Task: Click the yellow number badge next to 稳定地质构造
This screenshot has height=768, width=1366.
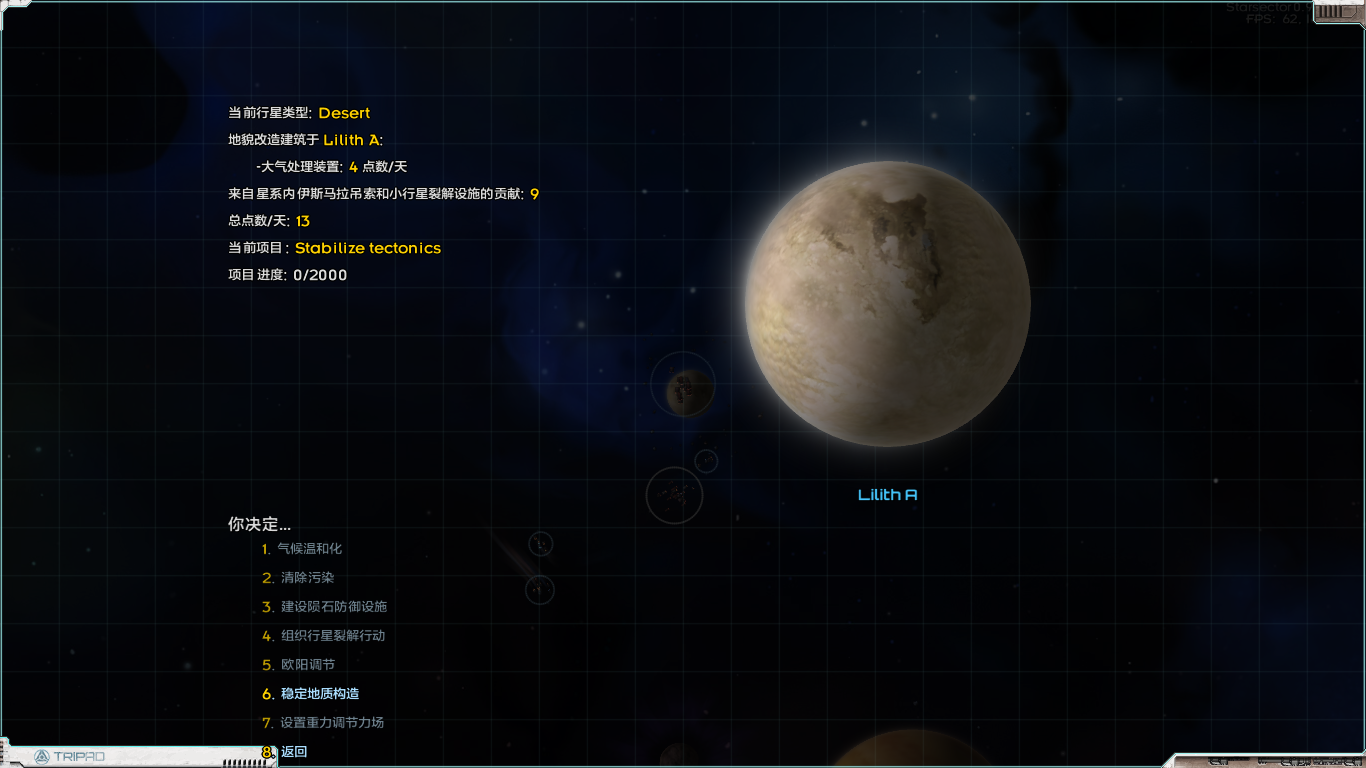Action: click(264, 693)
